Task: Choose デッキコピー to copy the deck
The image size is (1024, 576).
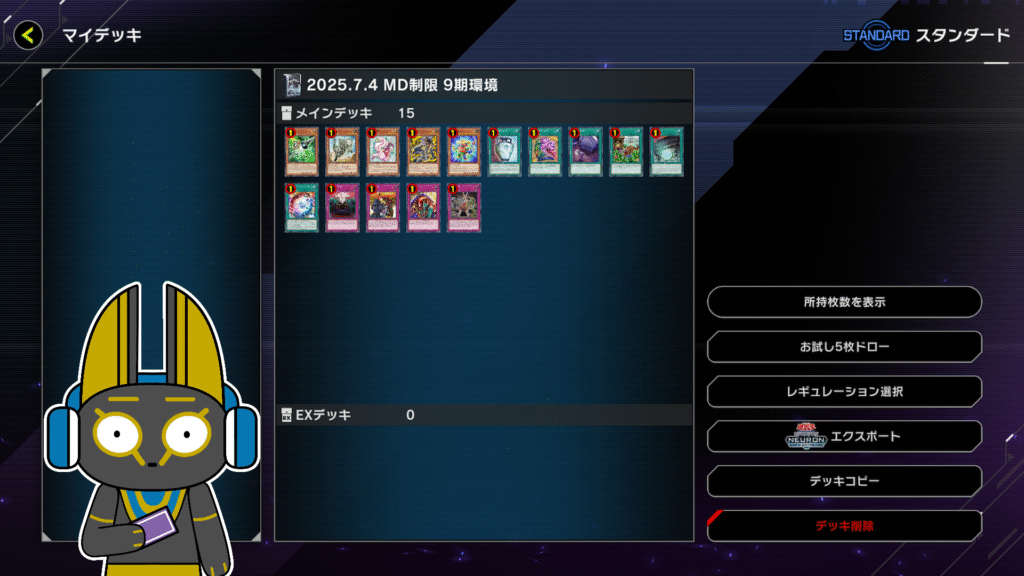Action: point(844,481)
